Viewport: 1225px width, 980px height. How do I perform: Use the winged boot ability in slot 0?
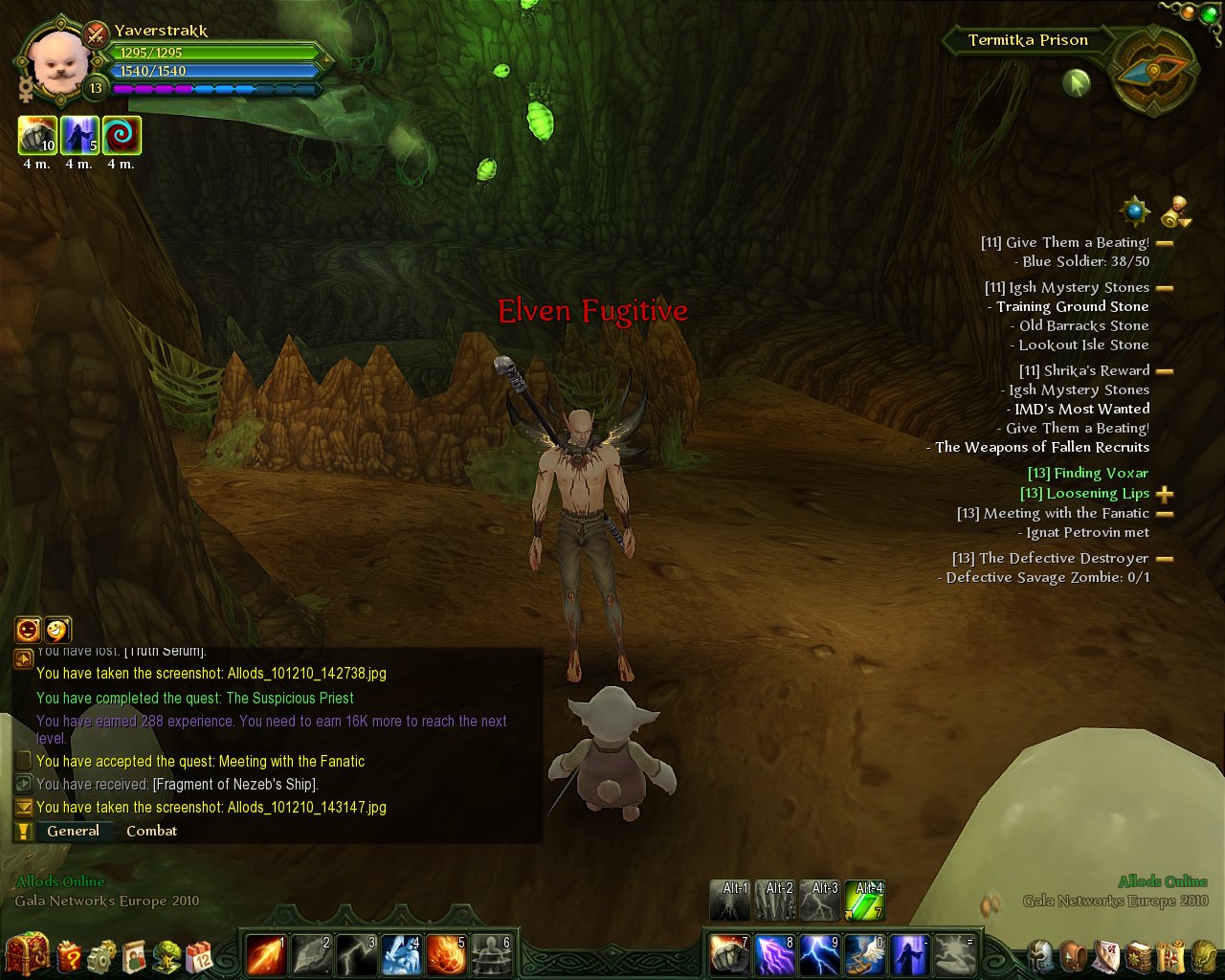click(x=865, y=954)
